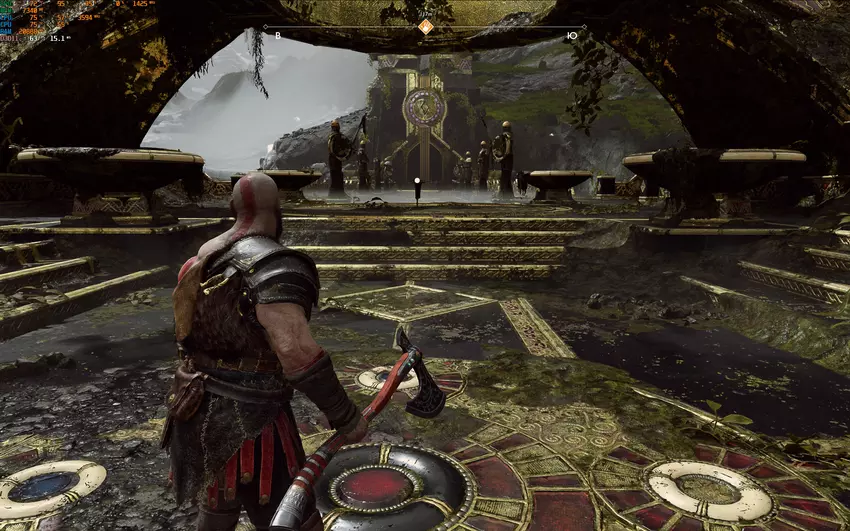Viewport: 850px width, 531px height.
Task: Click the orange diamond objective marker on compass
Action: coord(425,27)
